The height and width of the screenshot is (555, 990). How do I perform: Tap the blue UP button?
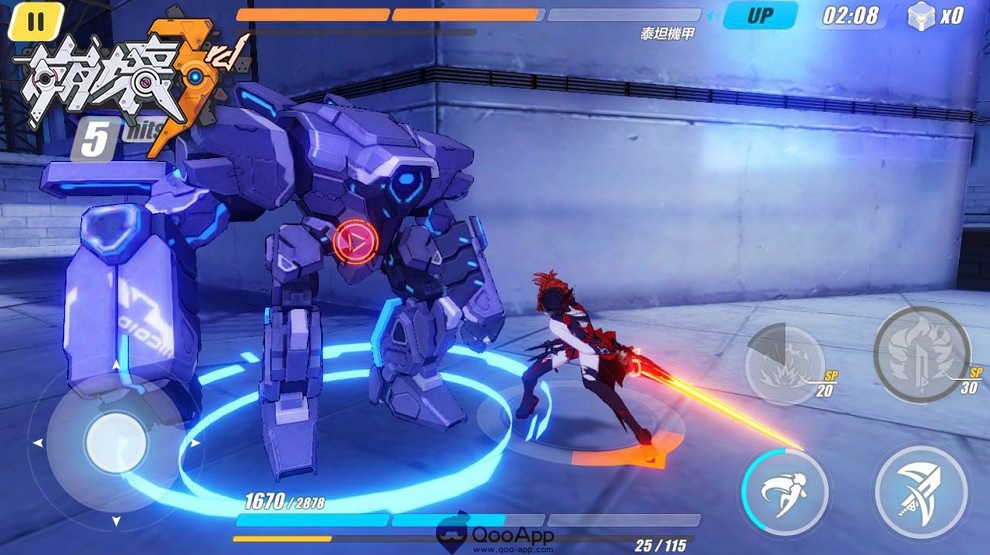pos(761,16)
